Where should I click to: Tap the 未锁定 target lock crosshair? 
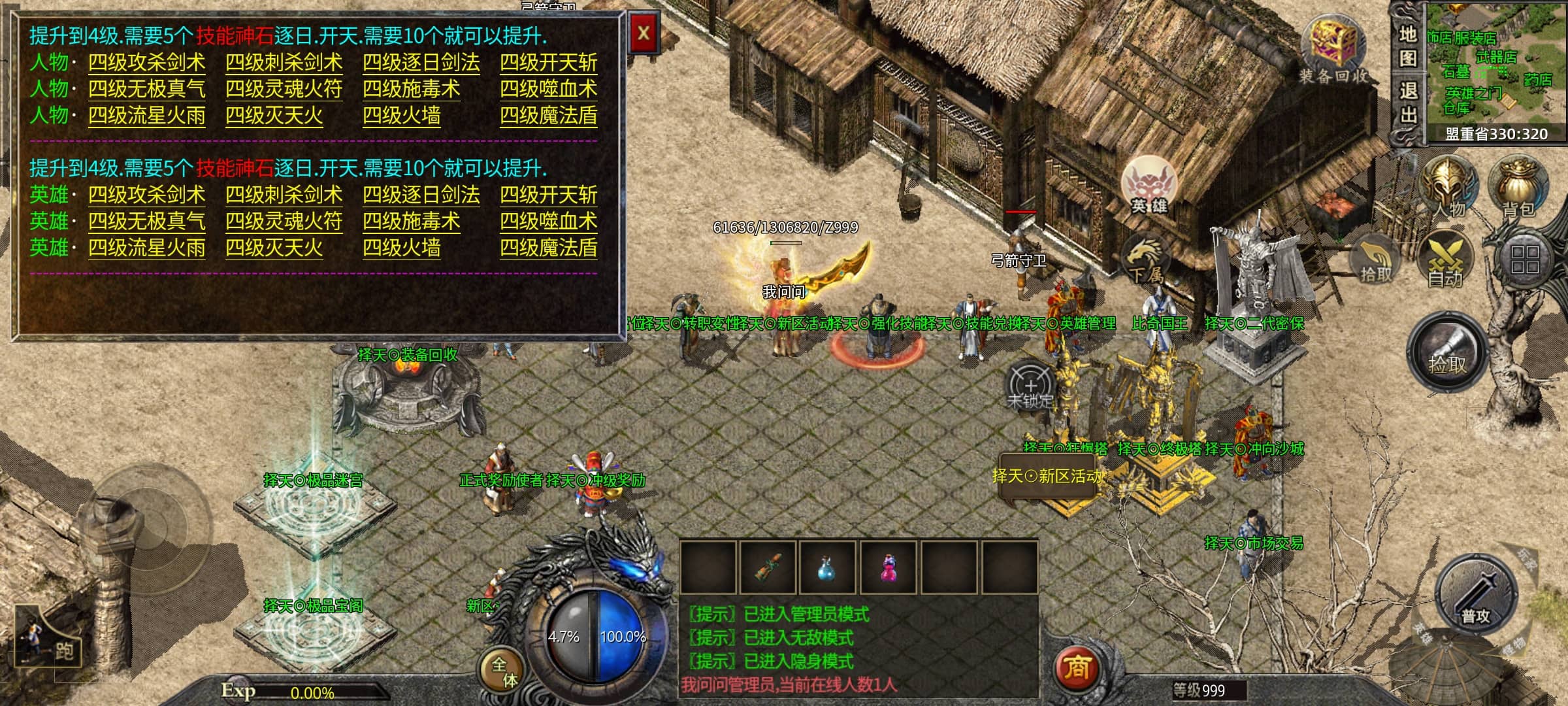tap(1030, 386)
